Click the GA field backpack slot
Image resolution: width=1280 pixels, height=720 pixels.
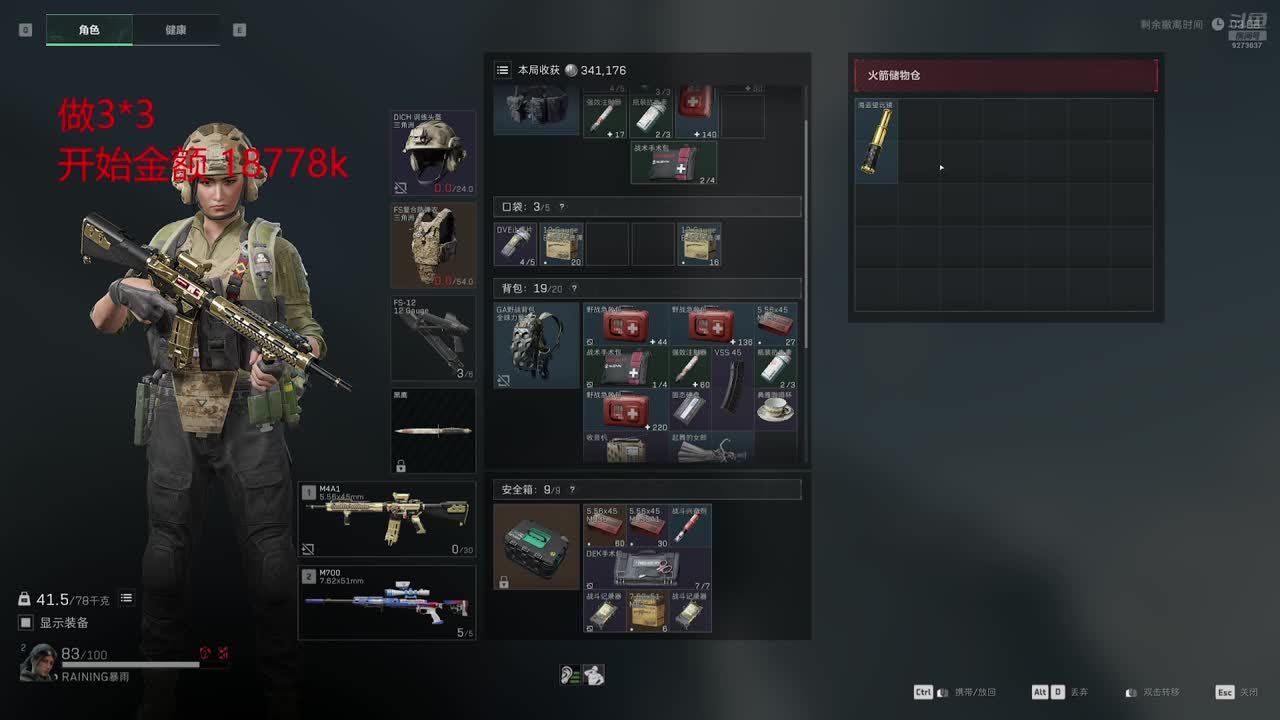537,345
